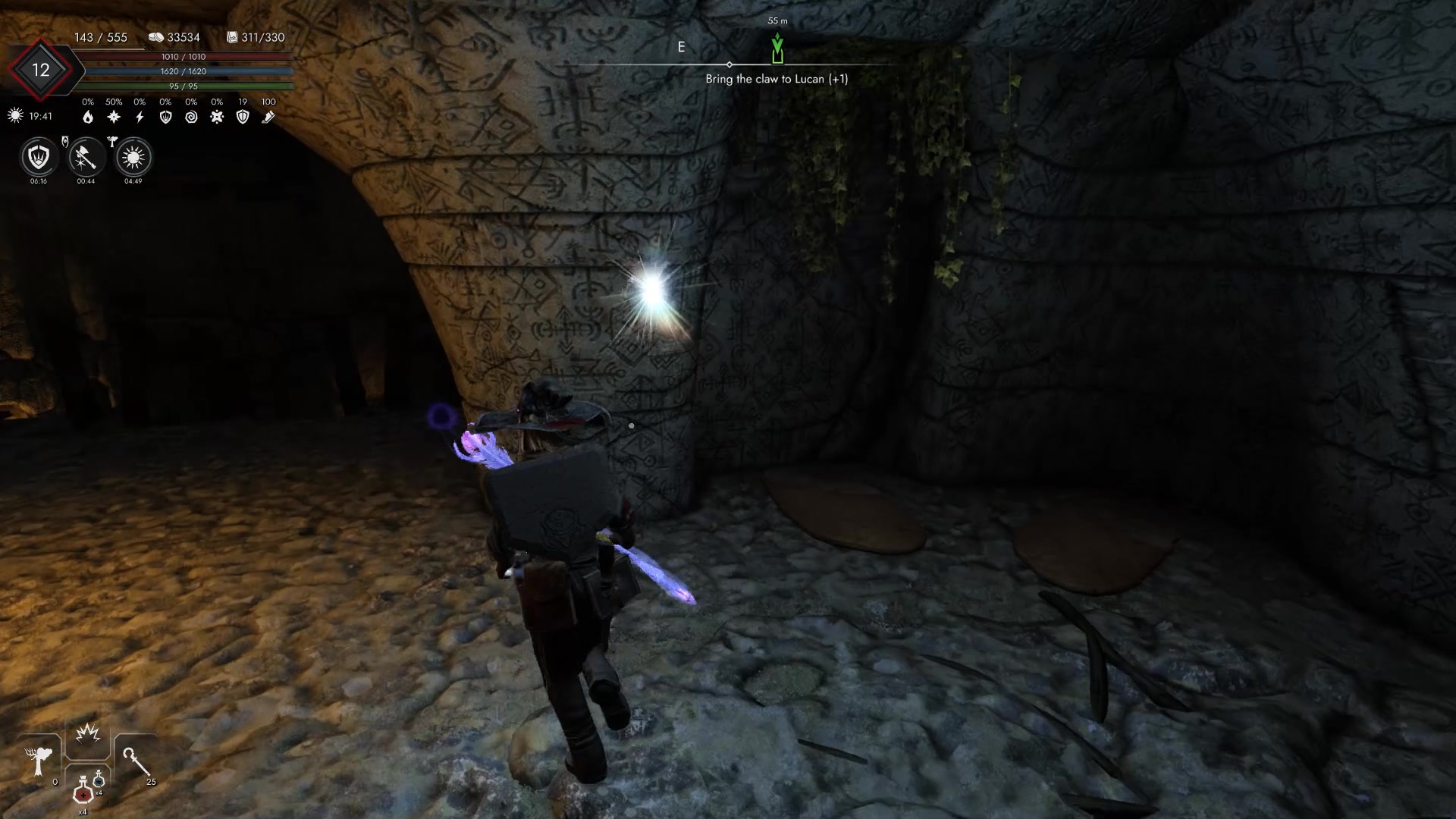This screenshot has width=1456, height=819.
Task: Click the armor shield stat icon
Action: (x=243, y=117)
